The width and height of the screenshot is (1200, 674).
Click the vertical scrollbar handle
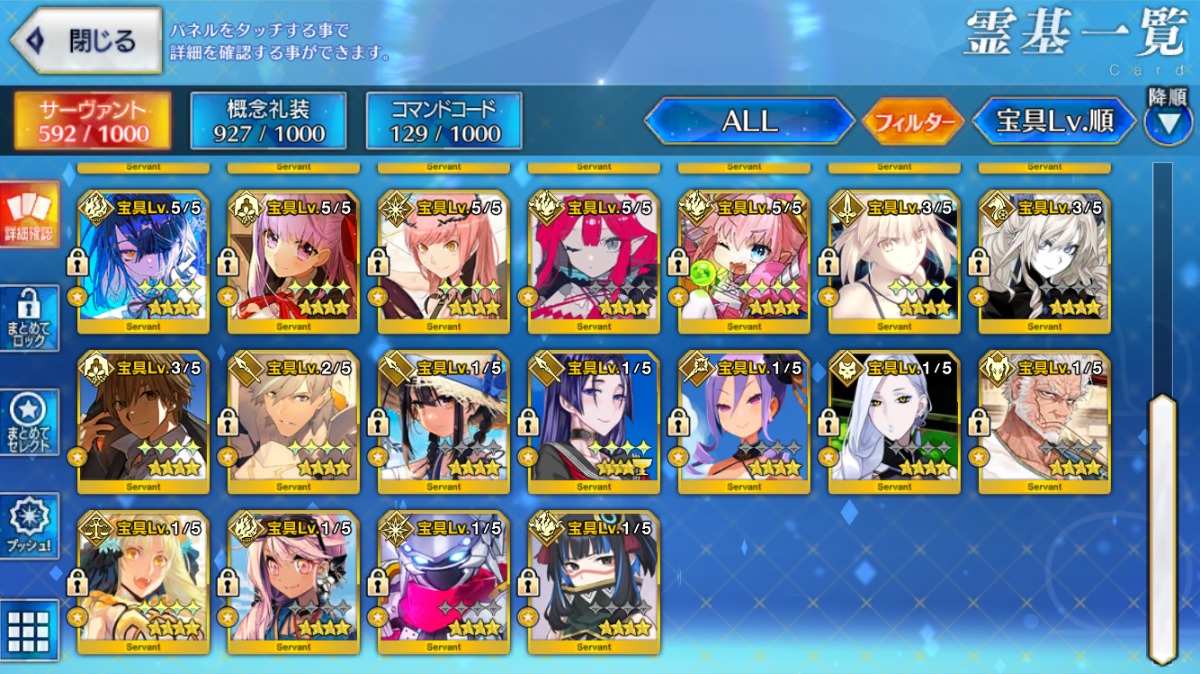click(x=1162, y=528)
